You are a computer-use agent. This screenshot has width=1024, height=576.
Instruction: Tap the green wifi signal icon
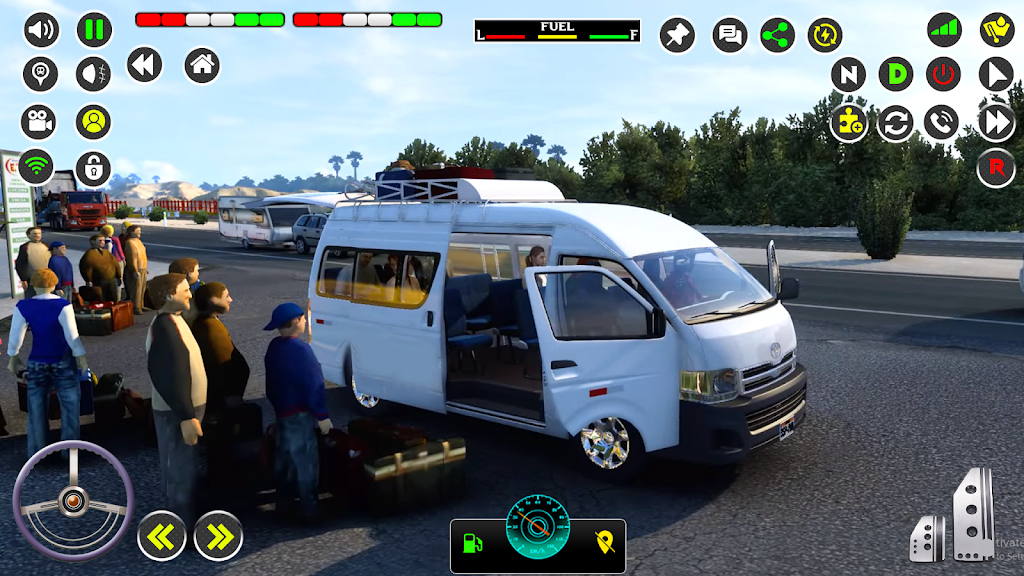(x=39, y=167)
